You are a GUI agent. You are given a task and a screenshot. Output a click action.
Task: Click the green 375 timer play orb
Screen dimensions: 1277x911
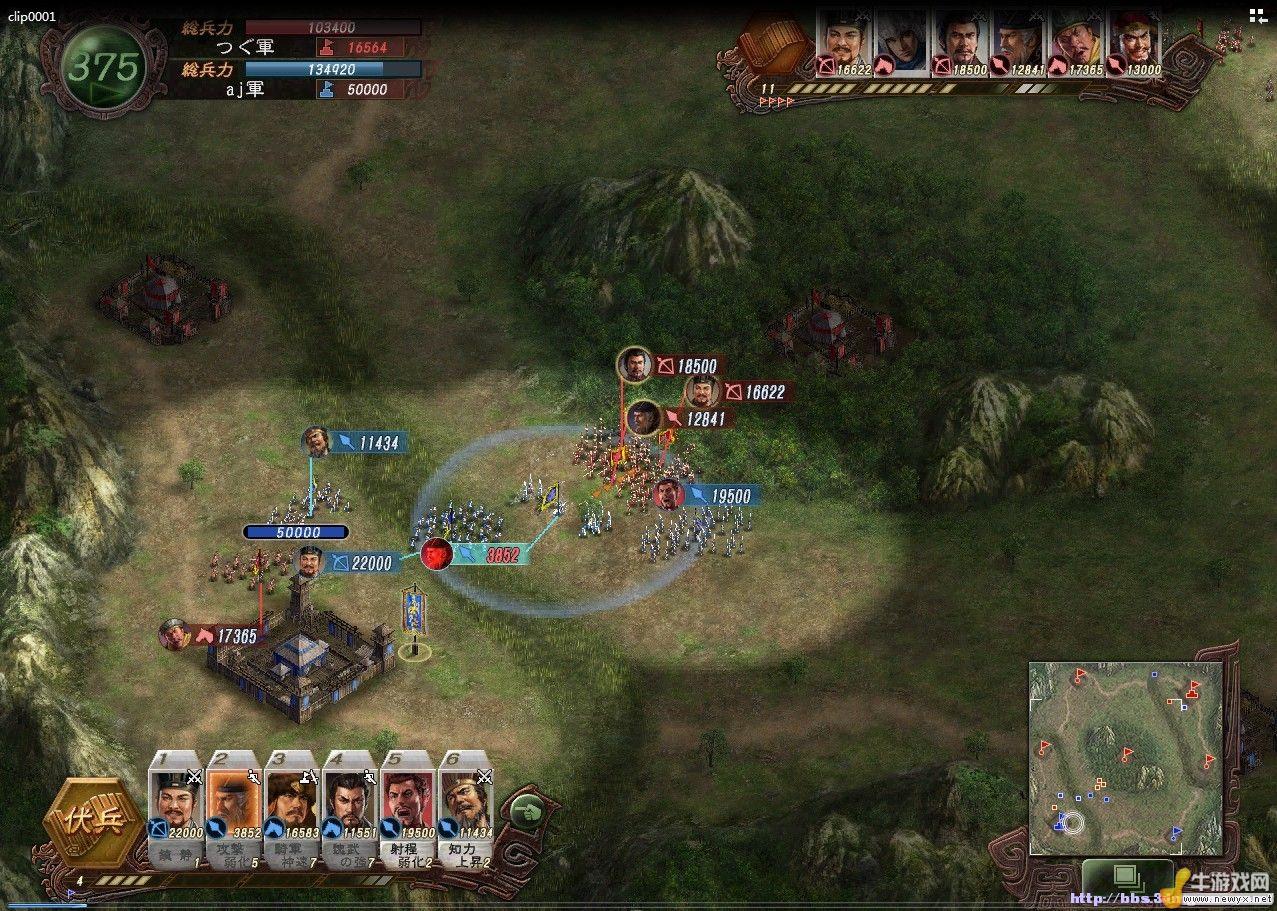pyautogui.click(x=104, y=68)
